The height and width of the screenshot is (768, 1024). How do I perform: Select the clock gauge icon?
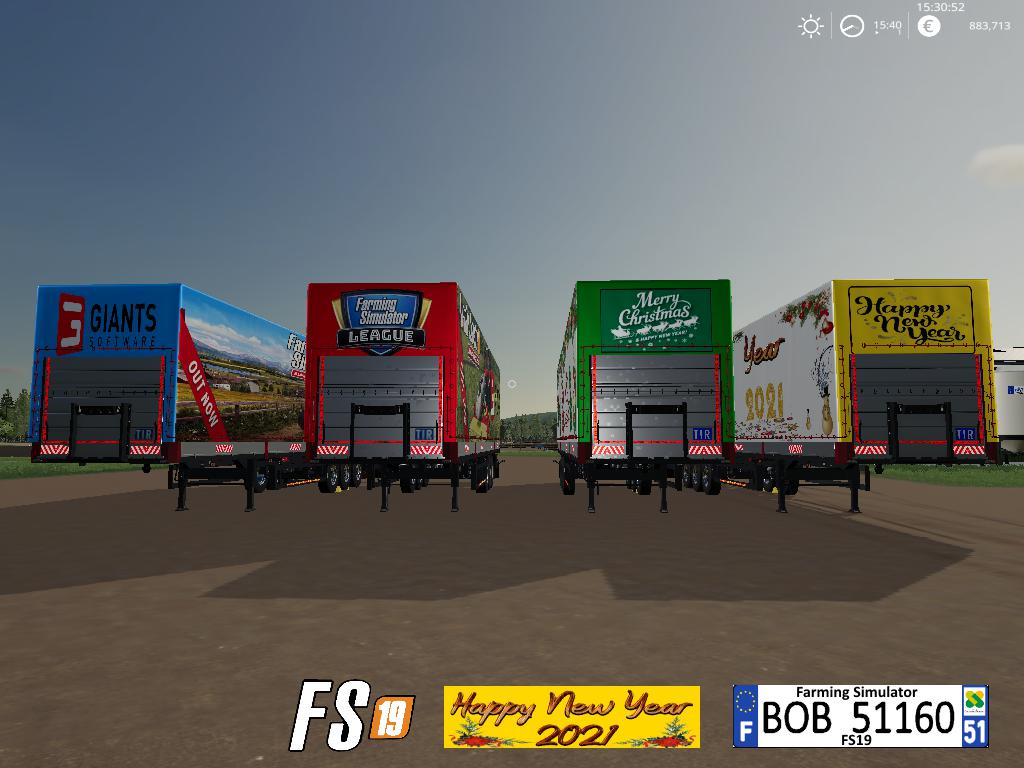[852, 26]
